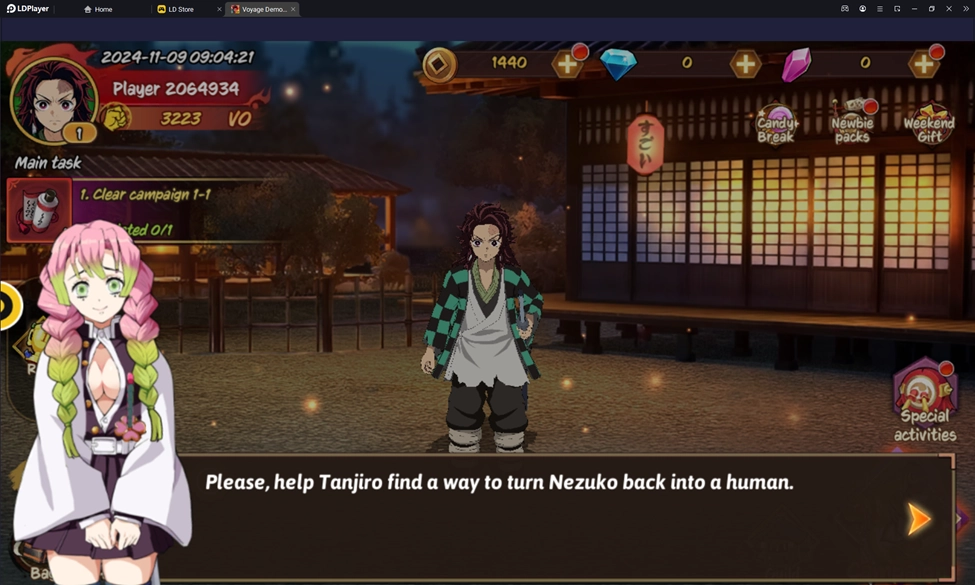Open the Newbie packs offer
The height and width of the screenshot is (585, 975).
point(852,124)
